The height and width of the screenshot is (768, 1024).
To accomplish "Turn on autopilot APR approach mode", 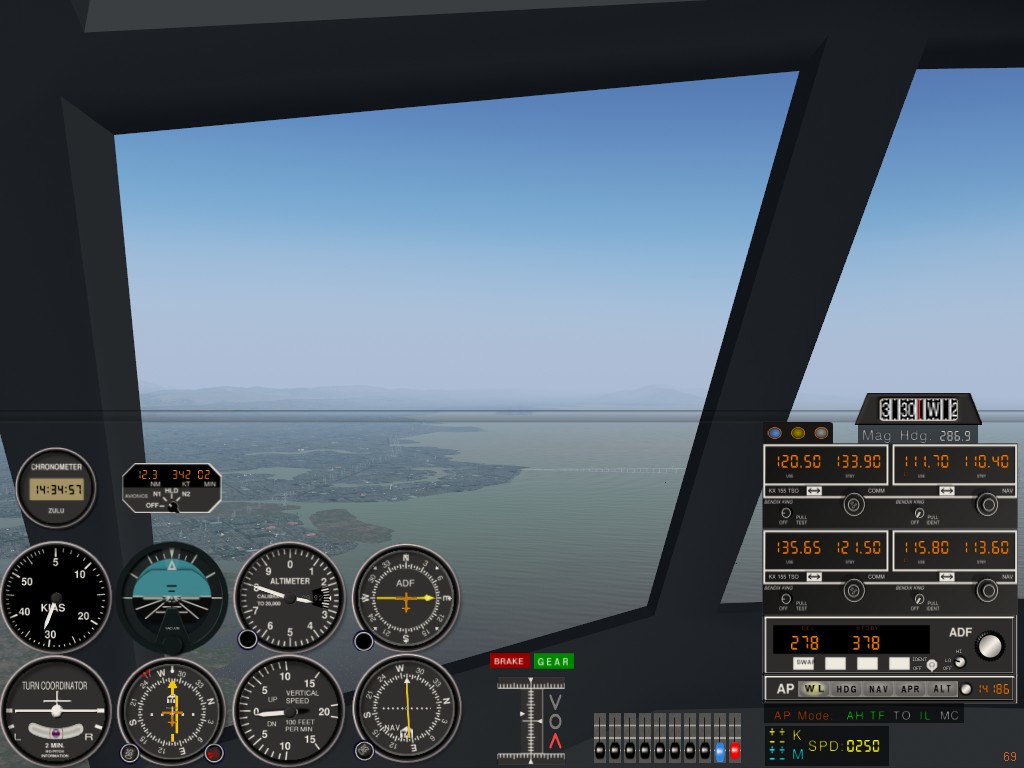I will (x=910, y=689).
